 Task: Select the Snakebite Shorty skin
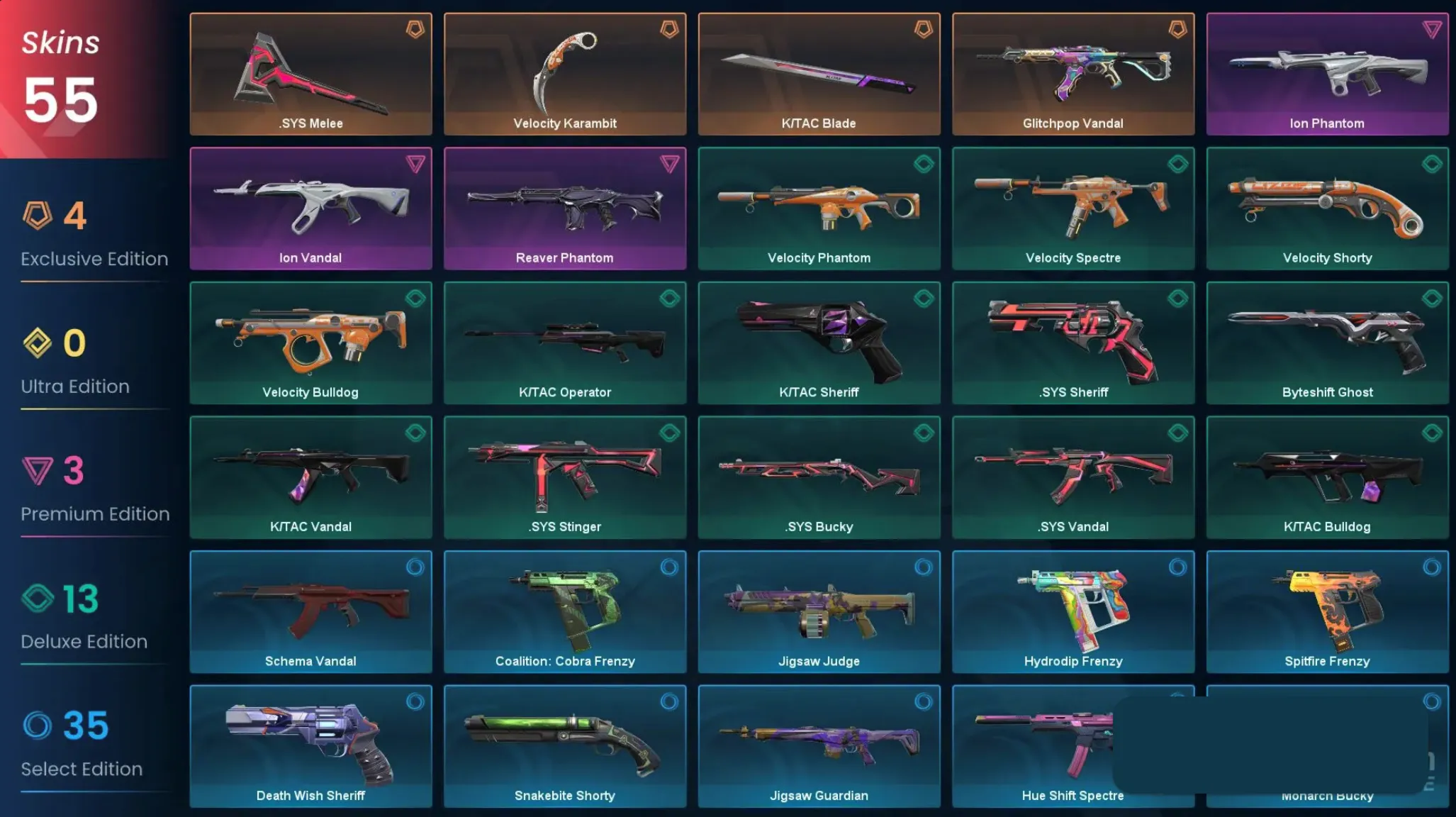pos(565,745)
